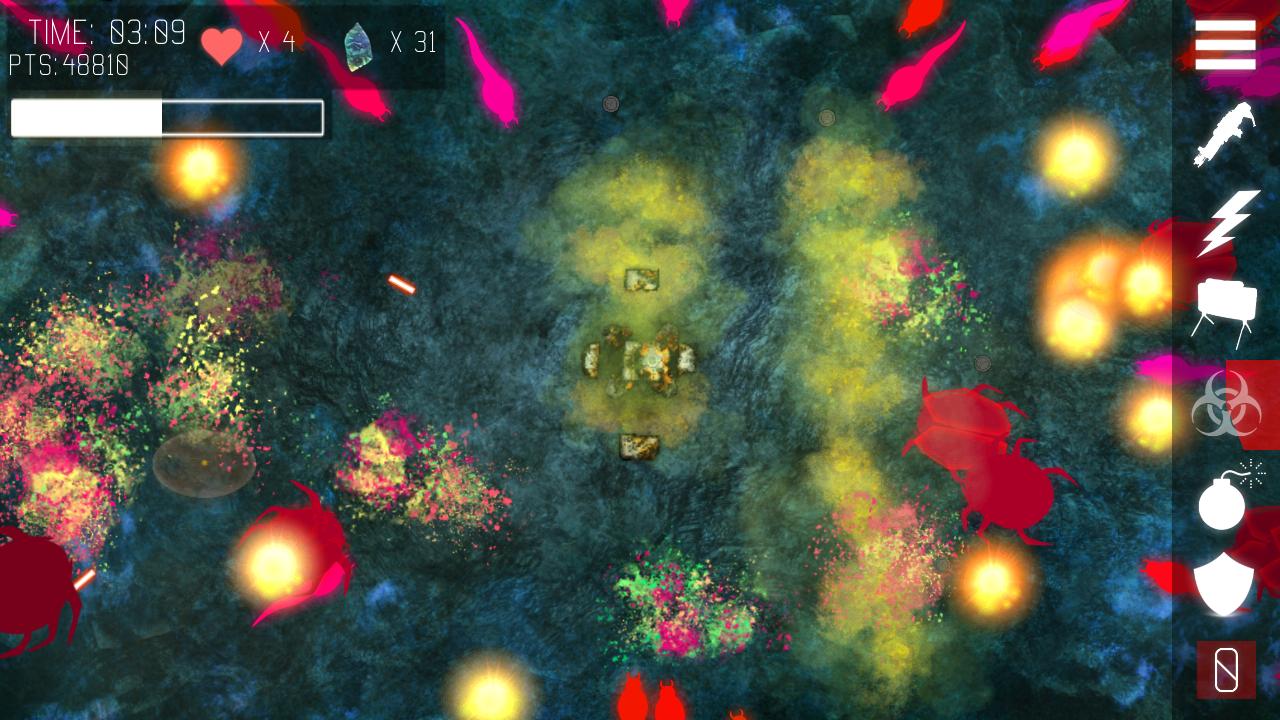Open the hamburger menu
Screen dimensions: 1280x720
coord(1225,44)
